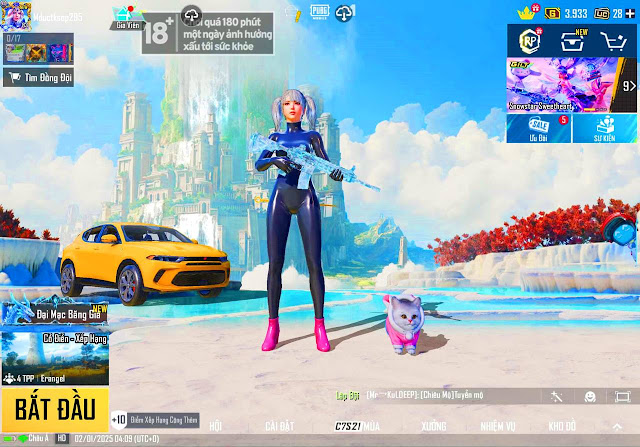Click Tìm Đồng Đội to find teammates
The height and width of the screenshot is (447, 640).
coord(38,77)
